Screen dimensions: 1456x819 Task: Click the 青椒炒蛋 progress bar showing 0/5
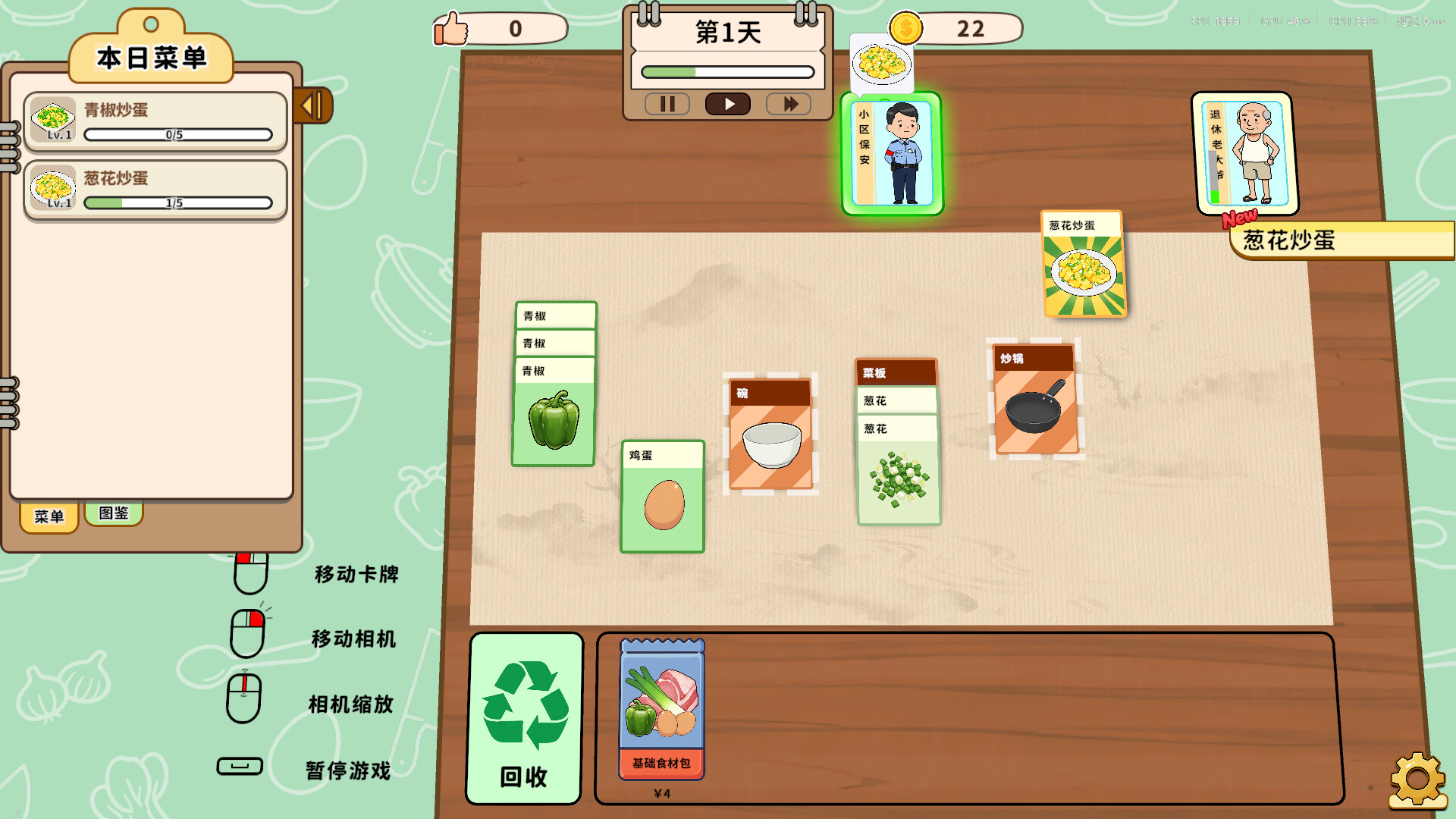coord(178,134)
